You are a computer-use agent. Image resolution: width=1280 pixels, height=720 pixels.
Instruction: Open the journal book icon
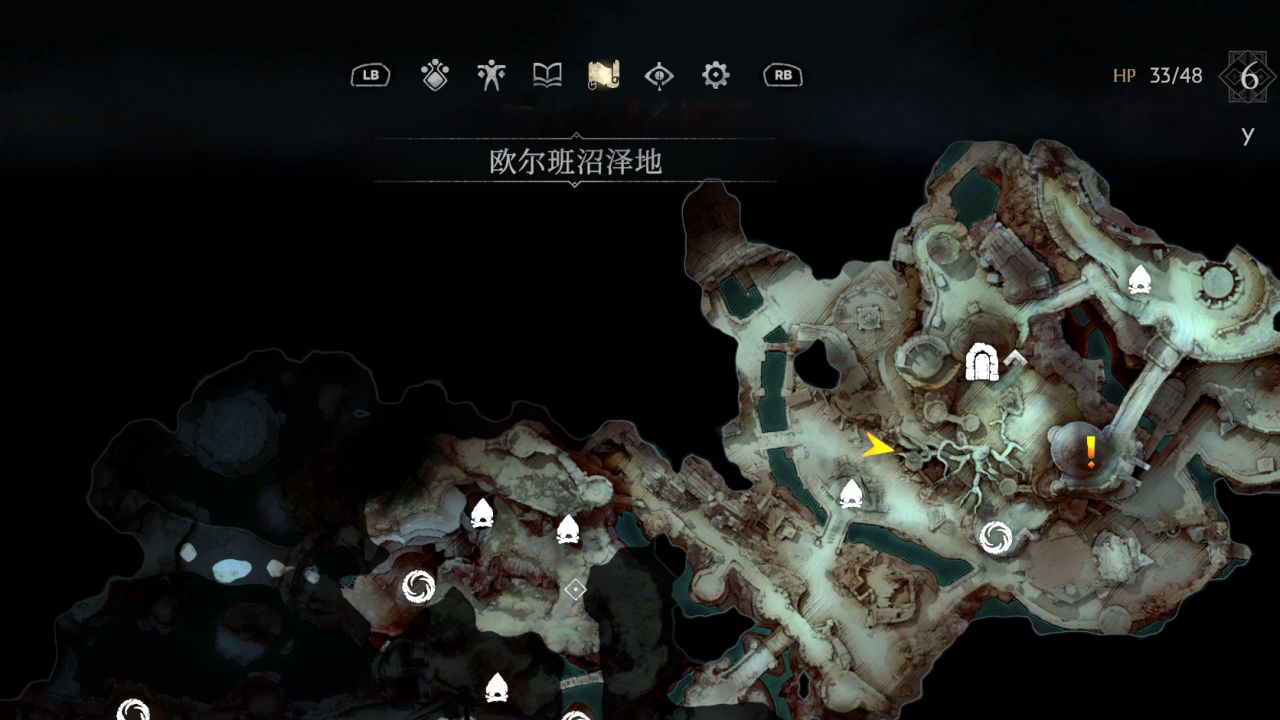pyautogui.click(x=548, y=75)
